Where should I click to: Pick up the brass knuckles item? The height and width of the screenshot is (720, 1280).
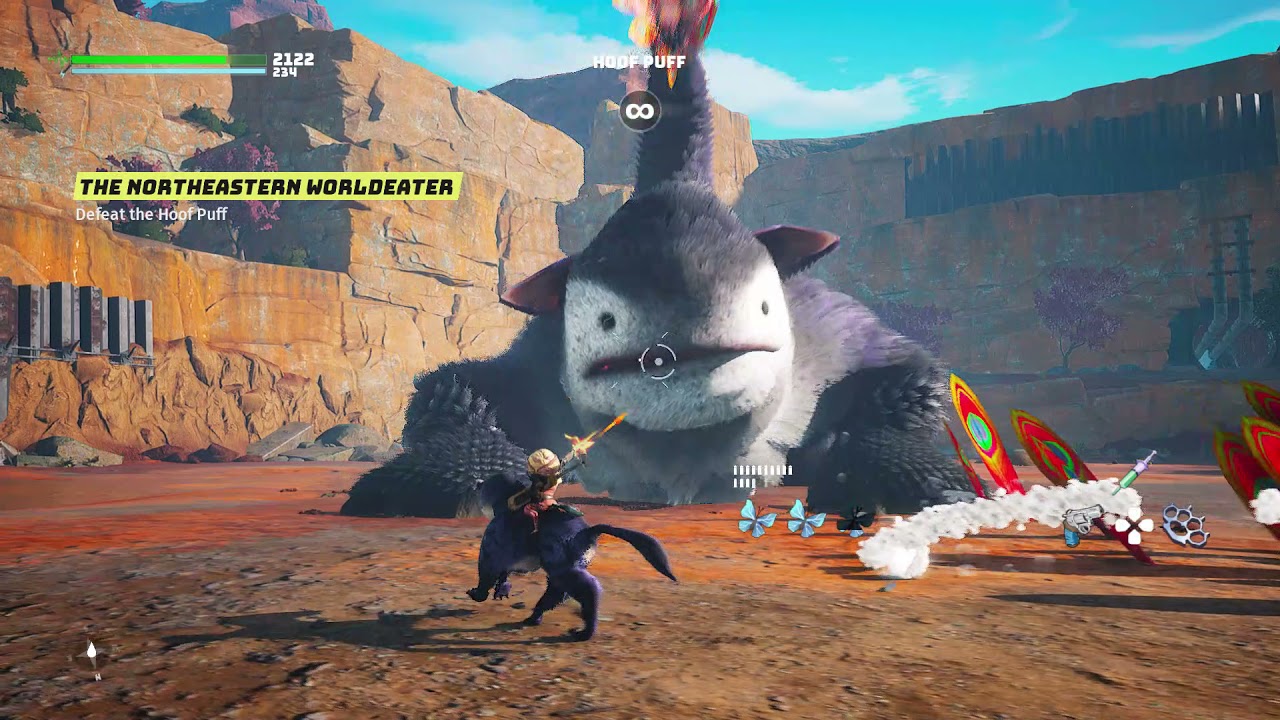1186,524
